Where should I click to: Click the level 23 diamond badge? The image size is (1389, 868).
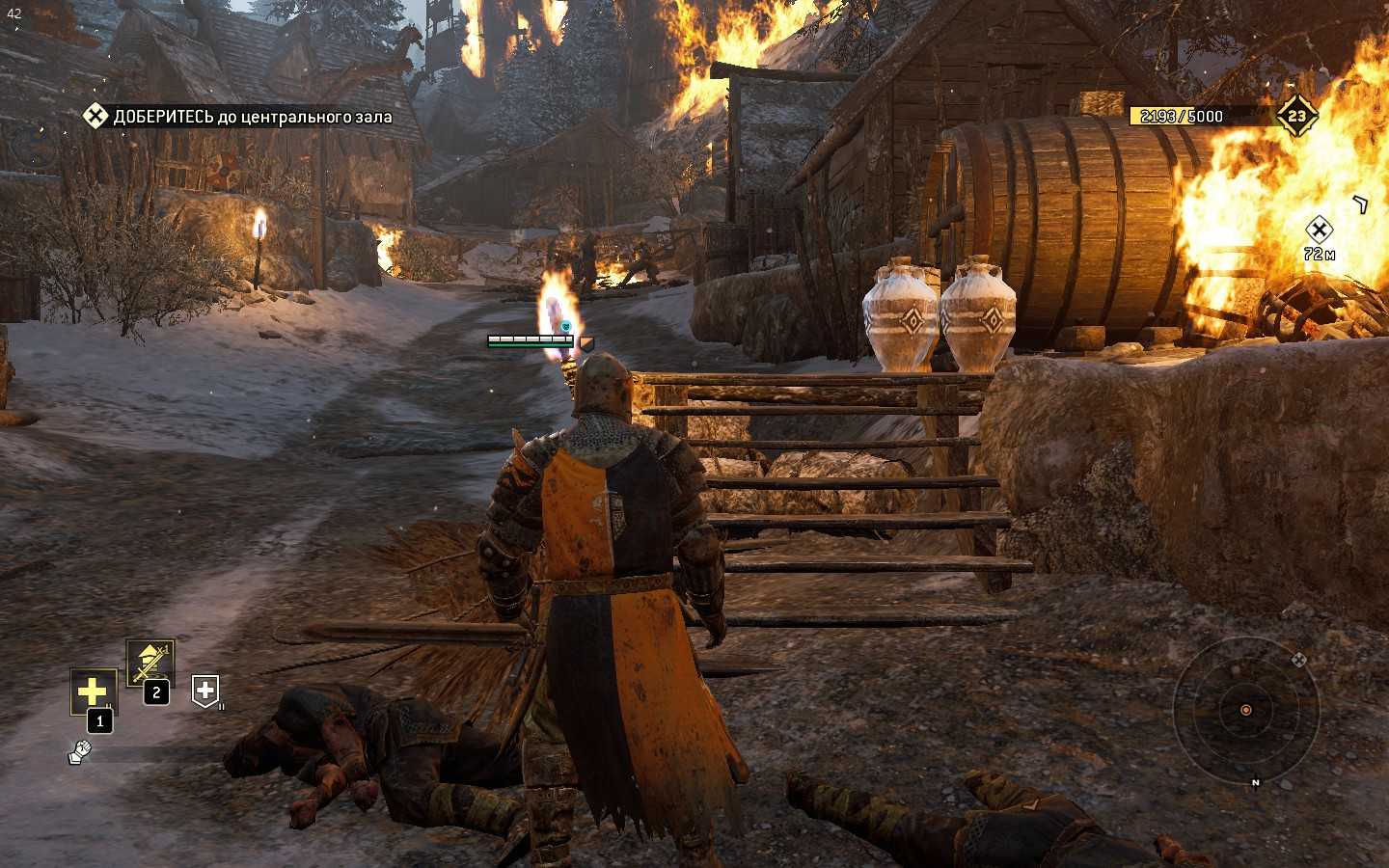point(1296,116)
